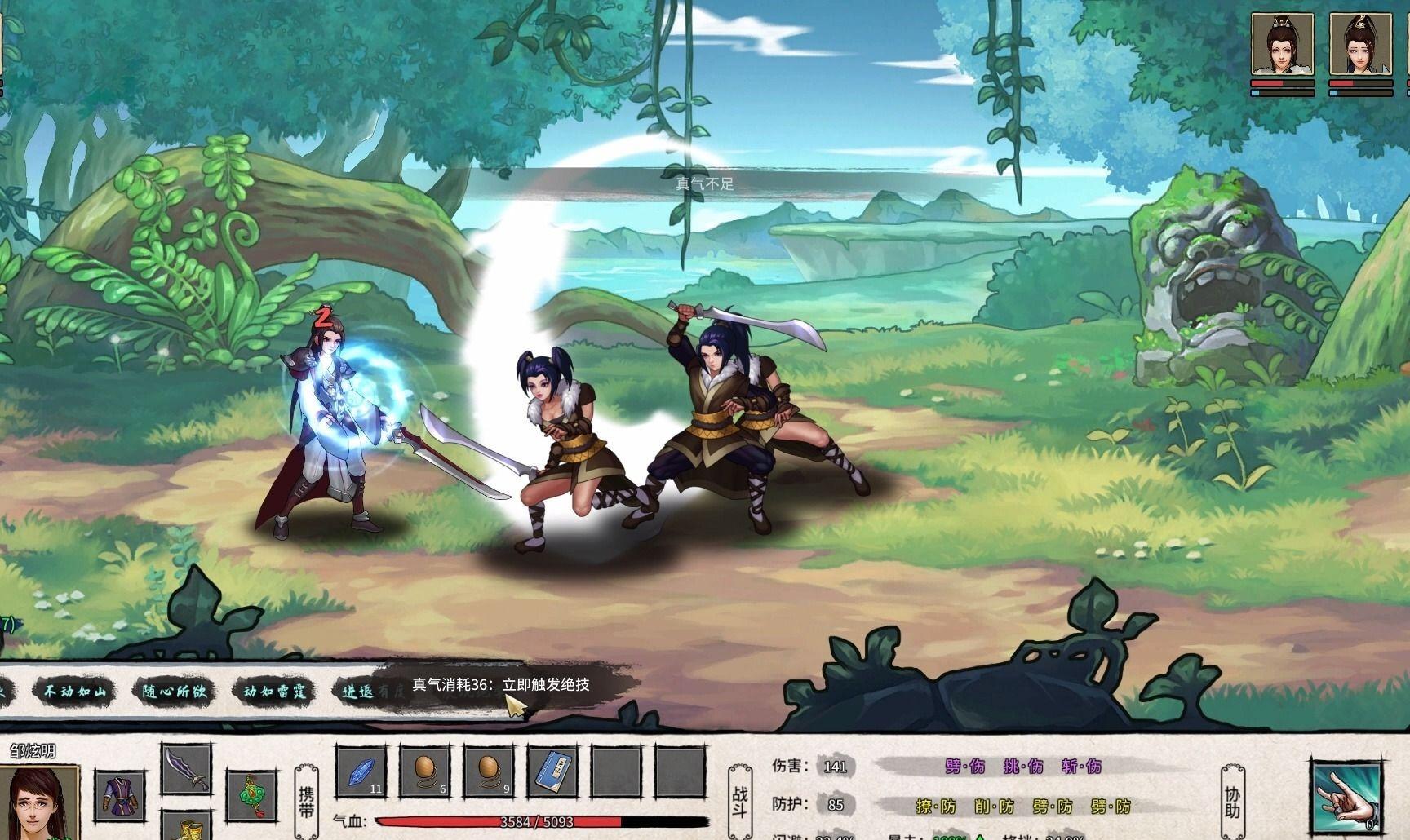Screen dimensions: 1410x840
Task: Select the blue crystal item slot
Action: pyautogui.click(x=360, y=771)
